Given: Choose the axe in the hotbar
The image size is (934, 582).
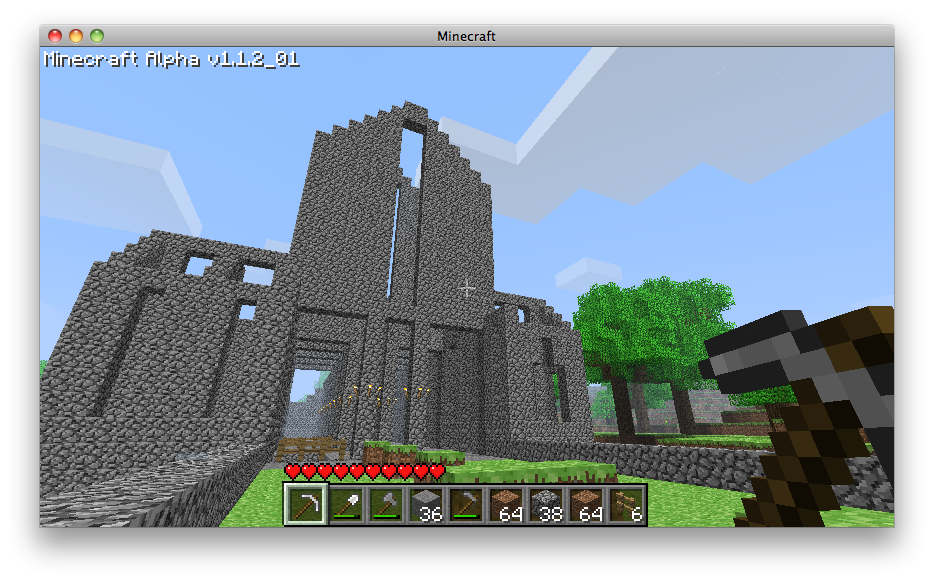Looking at the screenshot, I should 385,505.
